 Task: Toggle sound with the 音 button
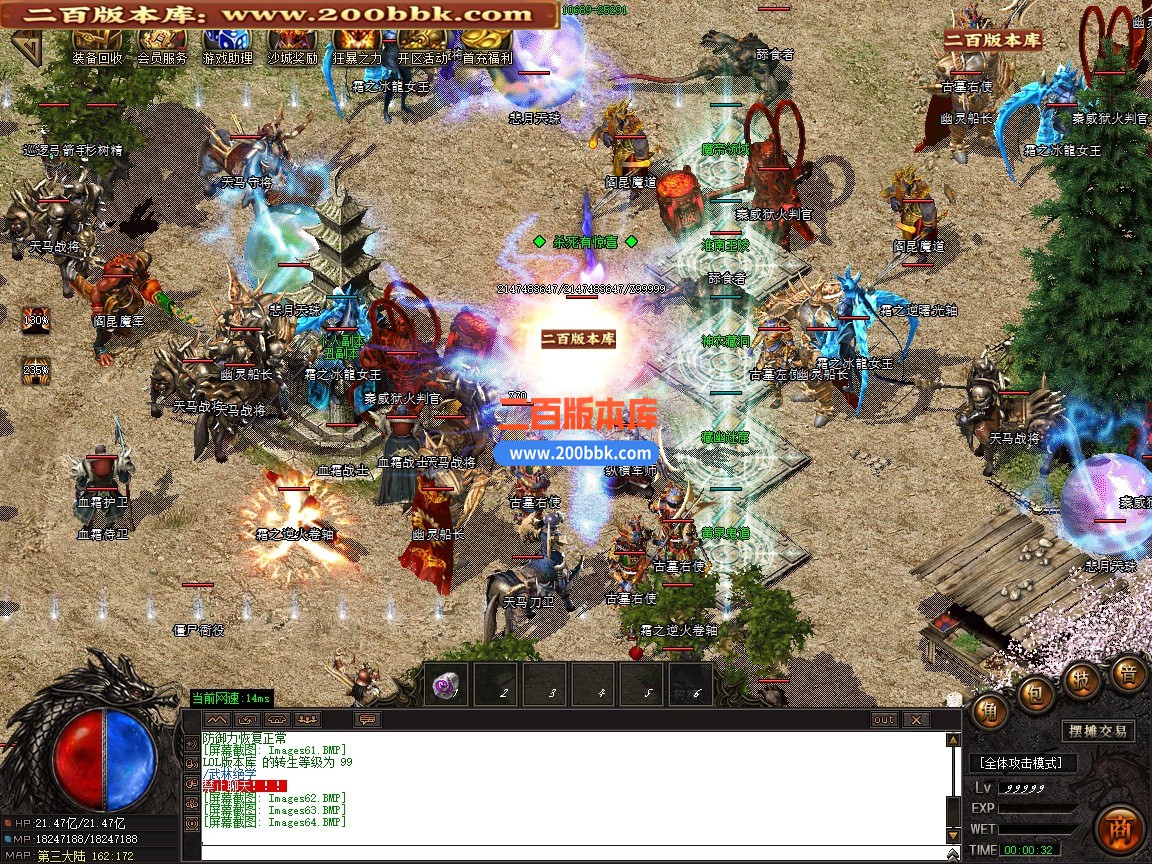[x=1128, y=673]
